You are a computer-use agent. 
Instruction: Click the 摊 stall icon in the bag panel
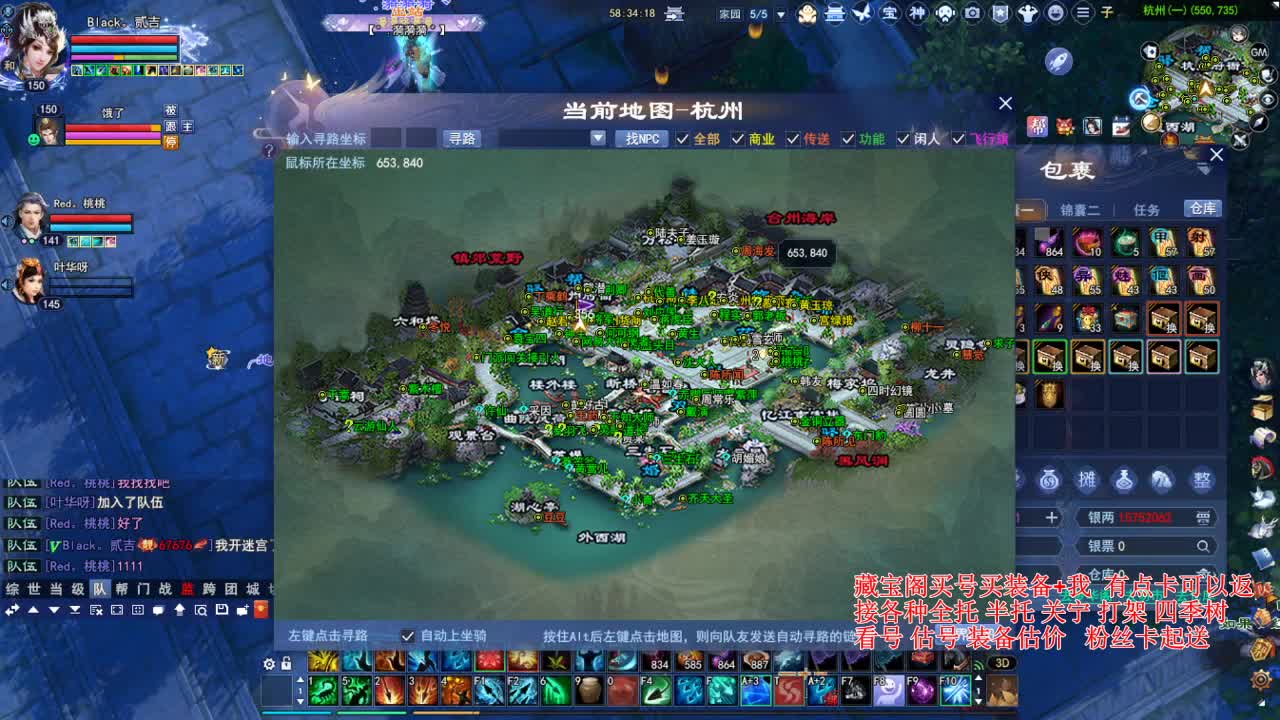(x=1088, y=479)
